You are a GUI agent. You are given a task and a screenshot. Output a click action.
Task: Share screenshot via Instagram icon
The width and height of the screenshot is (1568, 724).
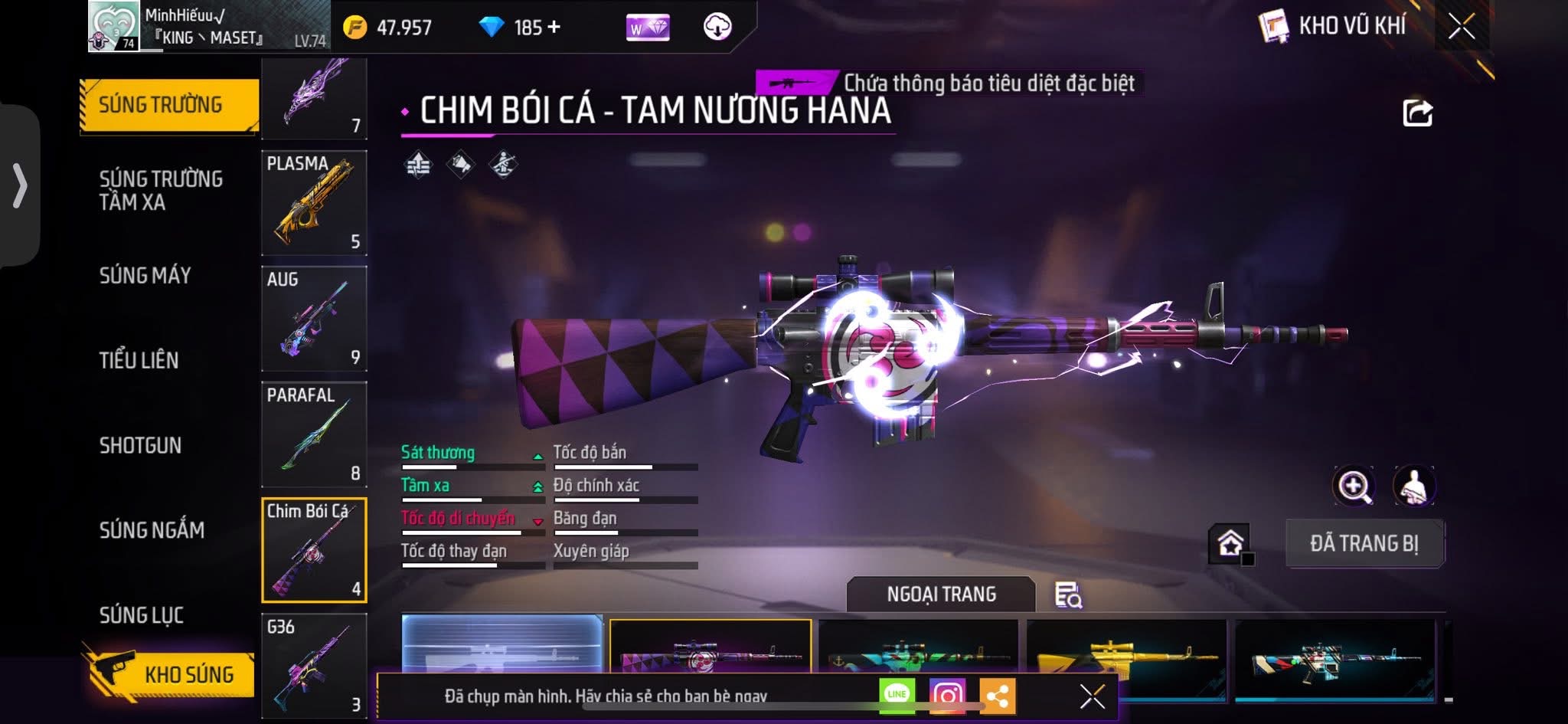(947, 695)
